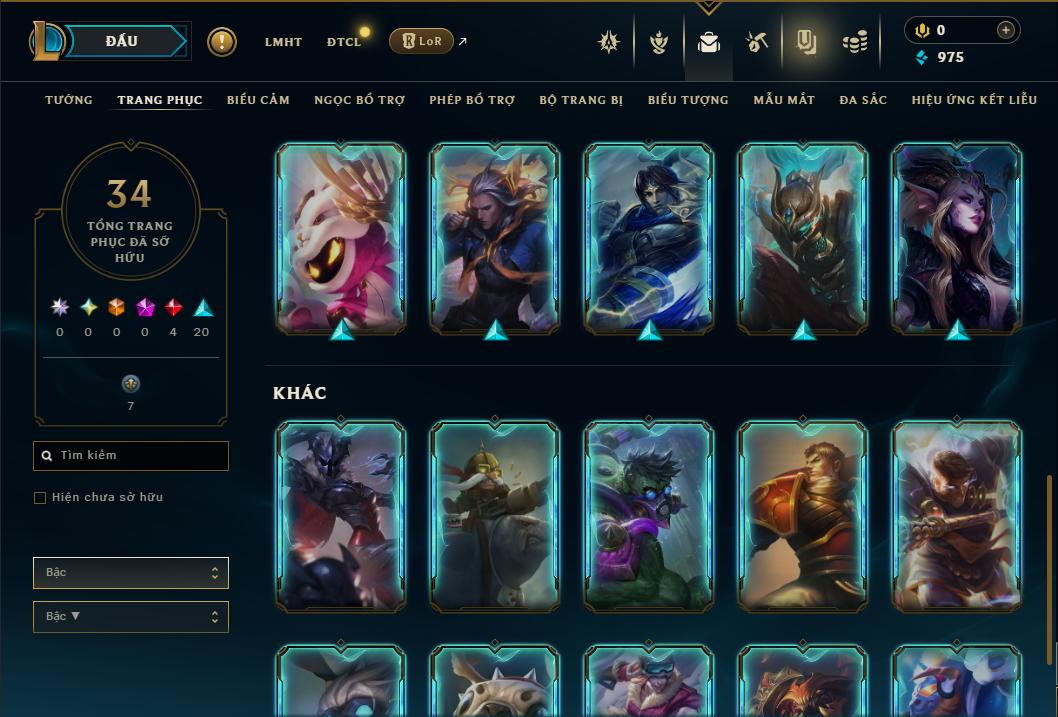Show the BỘ TRANG BỊ tab
This screenshot has height=717, width=1058.
(581, 100)
